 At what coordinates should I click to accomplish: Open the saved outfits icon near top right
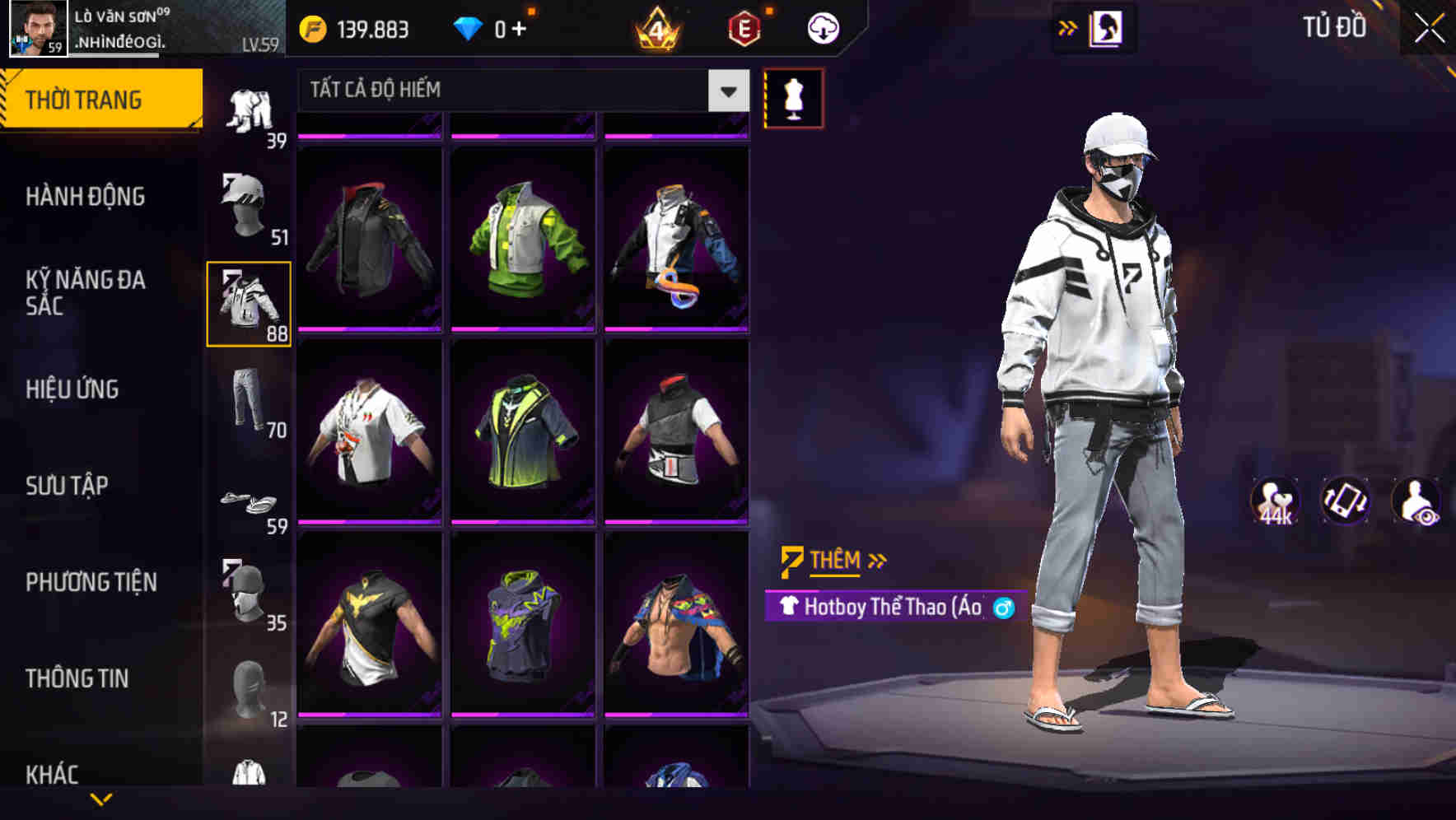(1105, 26)
